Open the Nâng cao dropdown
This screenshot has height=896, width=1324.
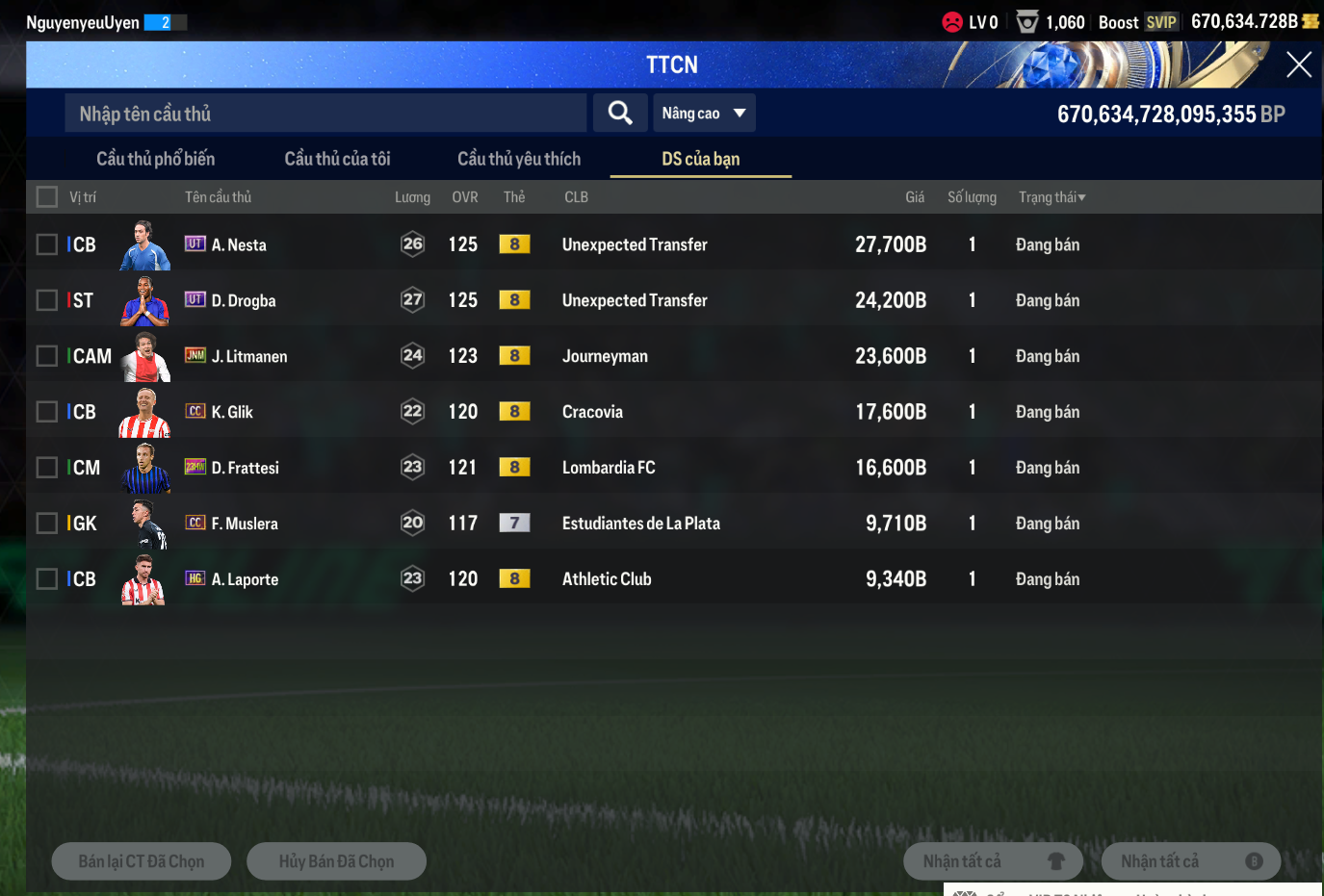click(704, 114)
